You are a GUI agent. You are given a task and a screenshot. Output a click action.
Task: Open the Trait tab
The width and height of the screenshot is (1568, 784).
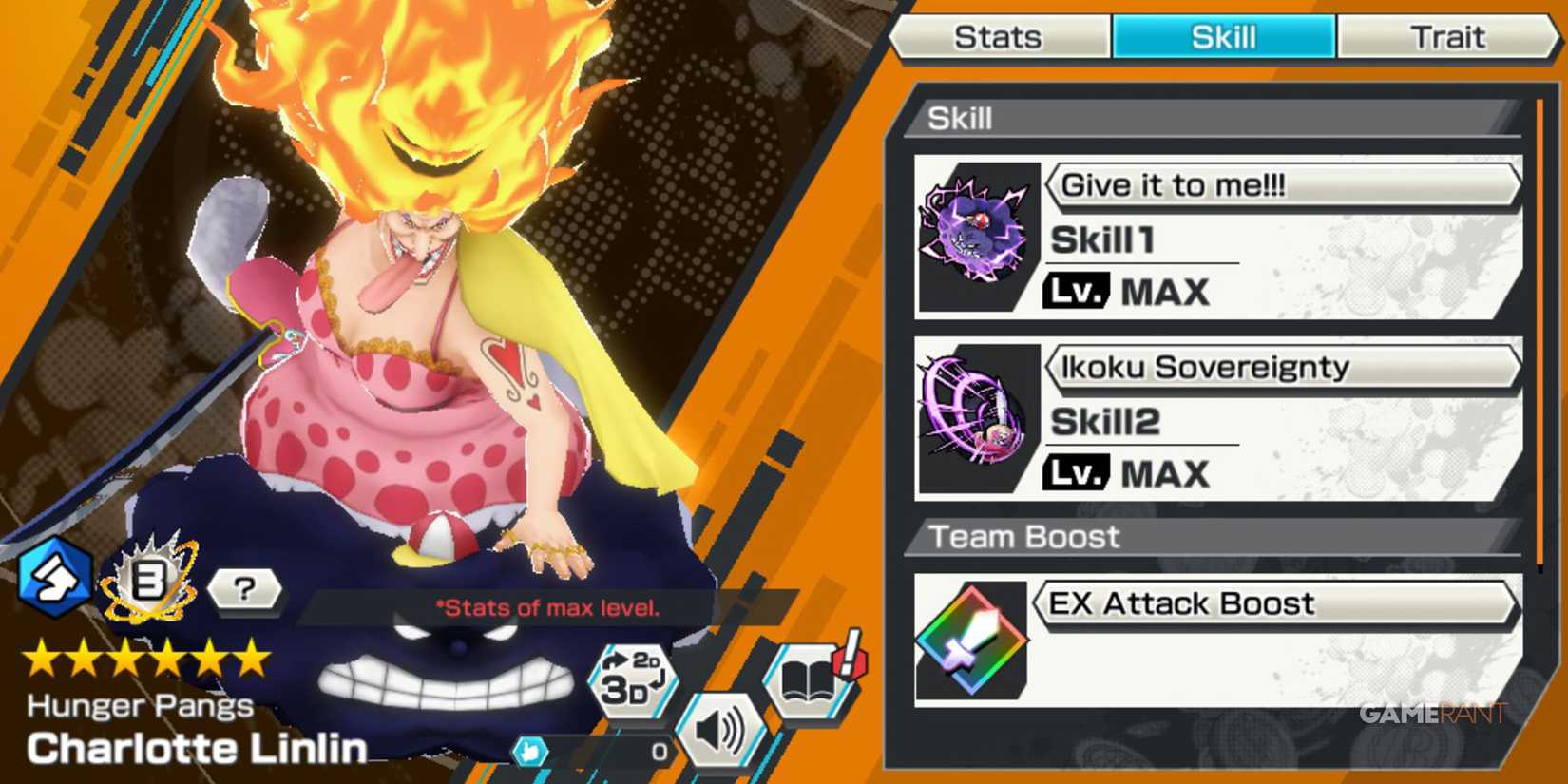[1447, 37]
